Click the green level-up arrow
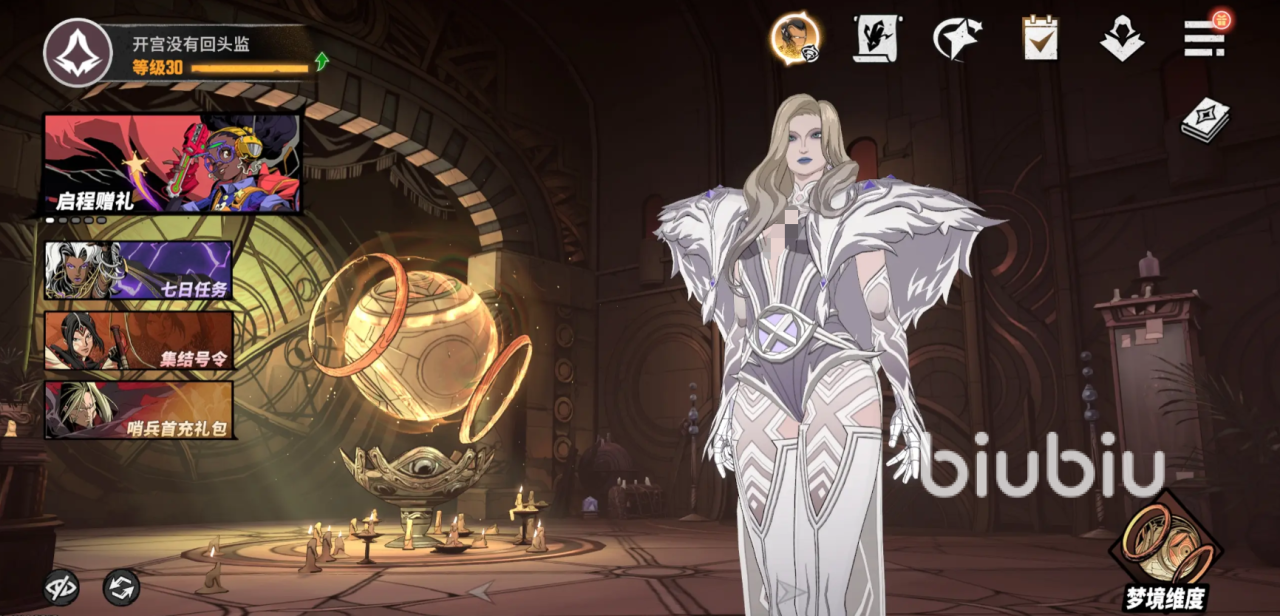The width and height of the screenshot is (1280, 616). tap(322, 62)
